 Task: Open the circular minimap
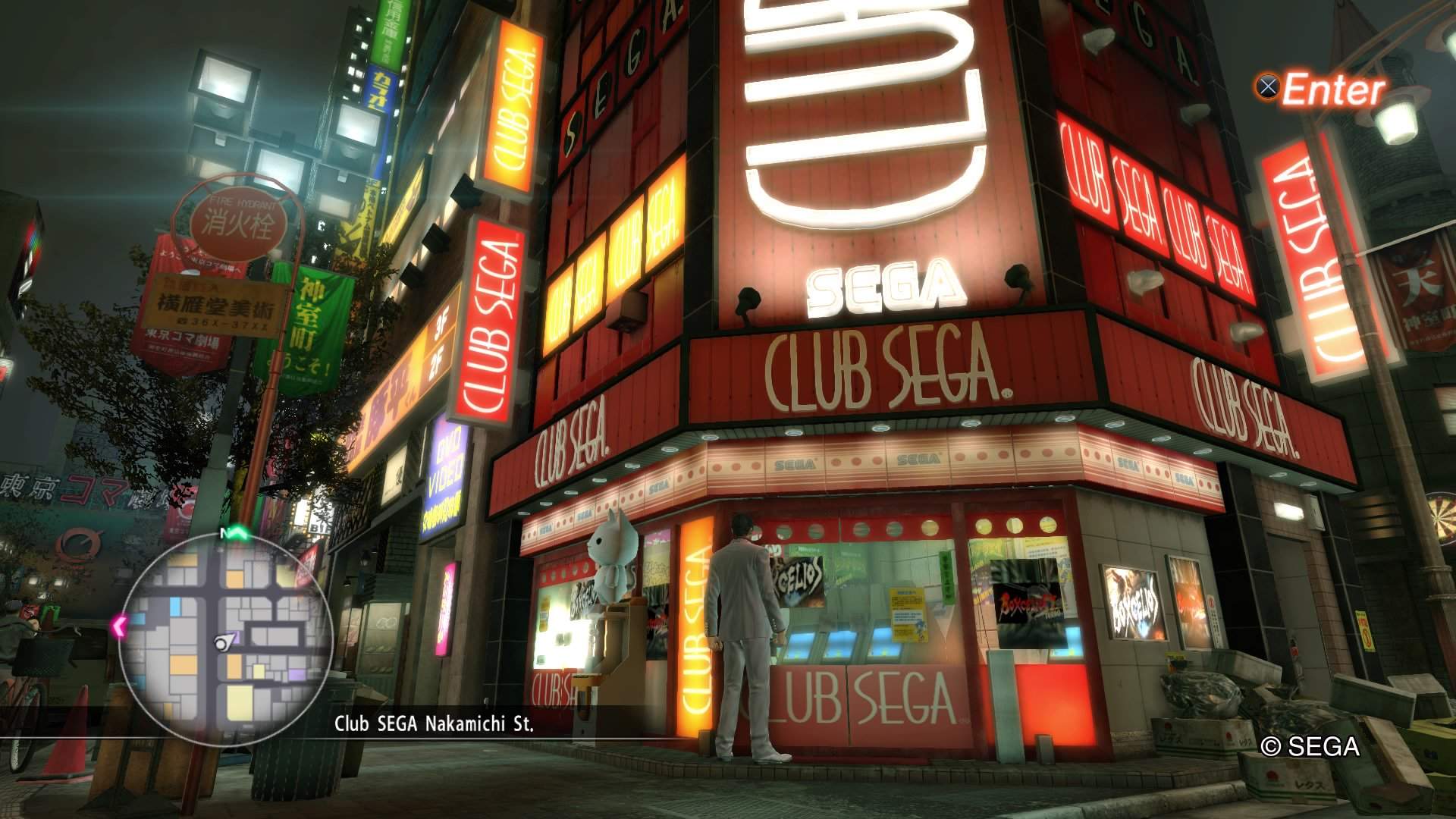coord(226,635)
